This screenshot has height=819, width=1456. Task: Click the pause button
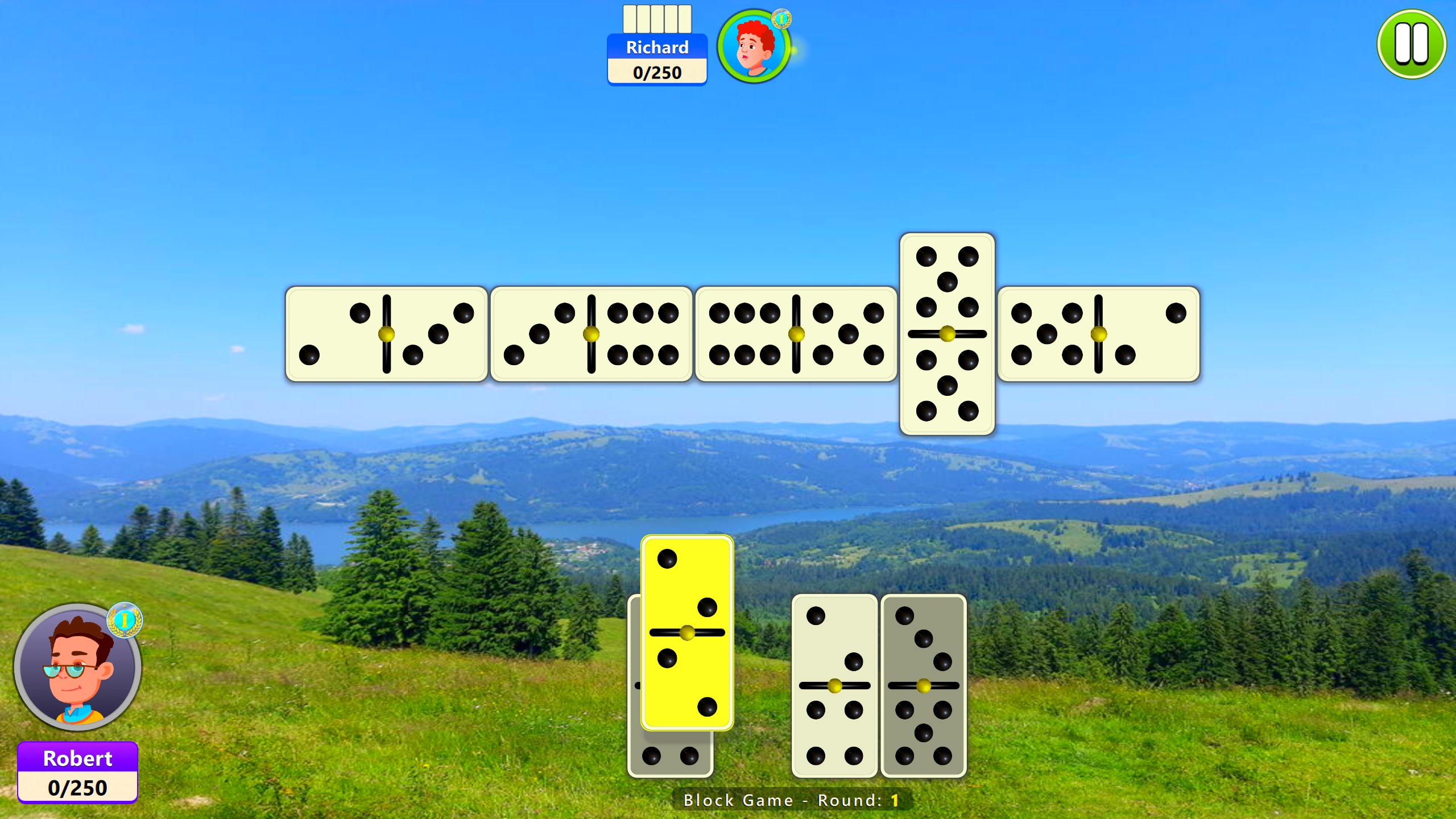pos(1410,44)
